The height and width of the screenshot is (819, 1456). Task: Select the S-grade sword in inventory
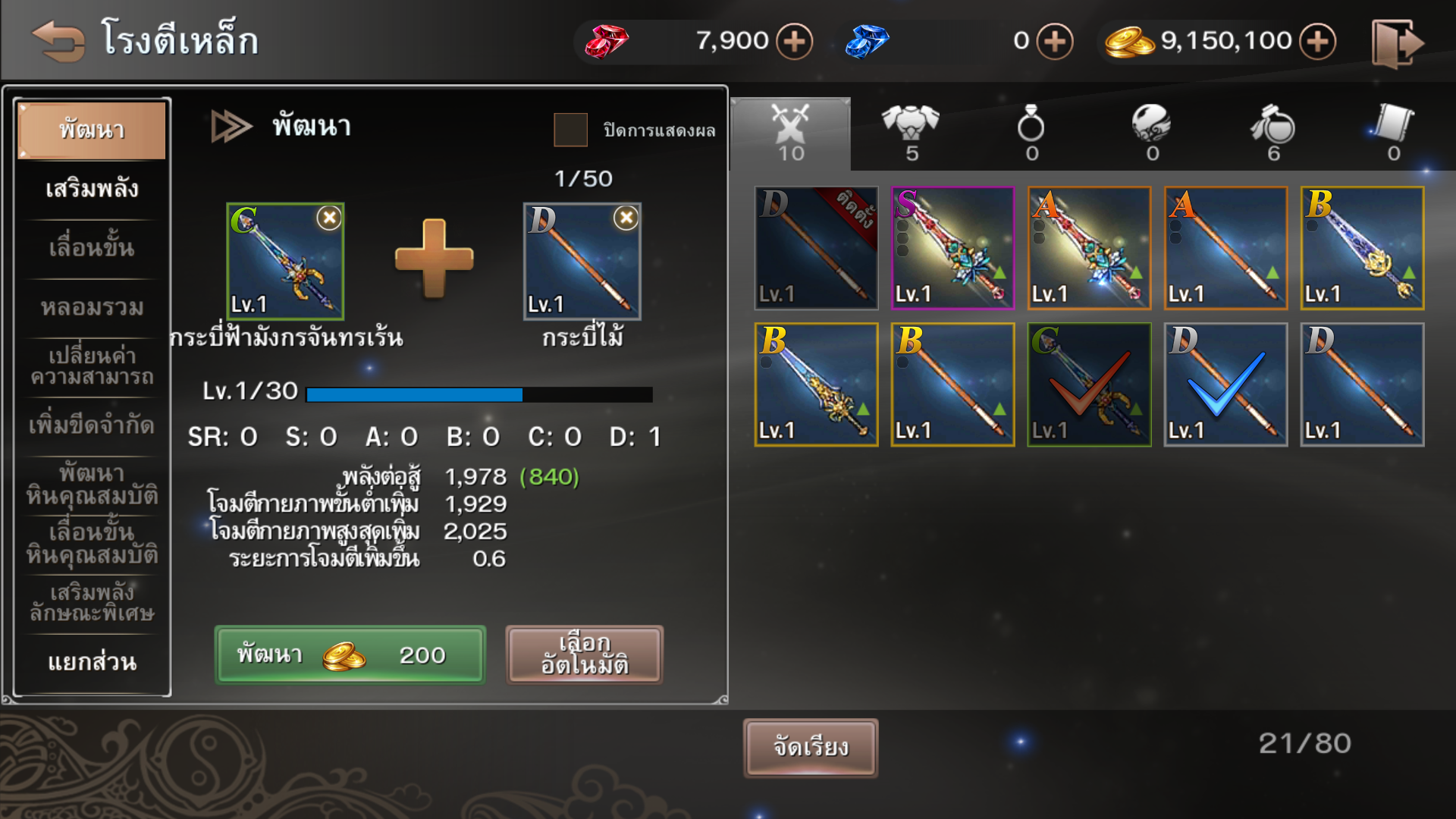pyautogui.click(x=952, y=248)
